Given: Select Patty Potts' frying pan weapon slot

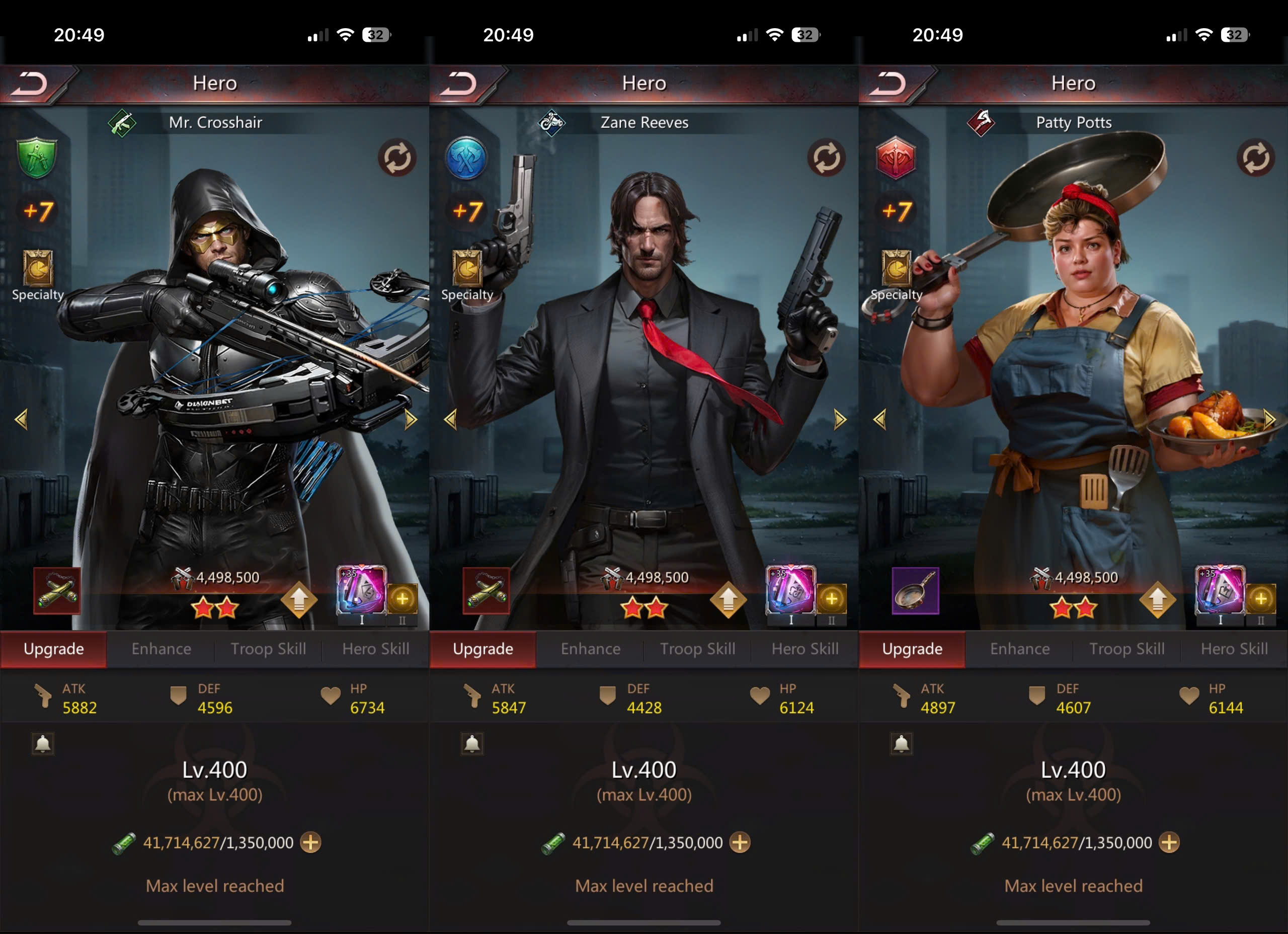Looking at the screenshot, I should [x=915, y=591].
